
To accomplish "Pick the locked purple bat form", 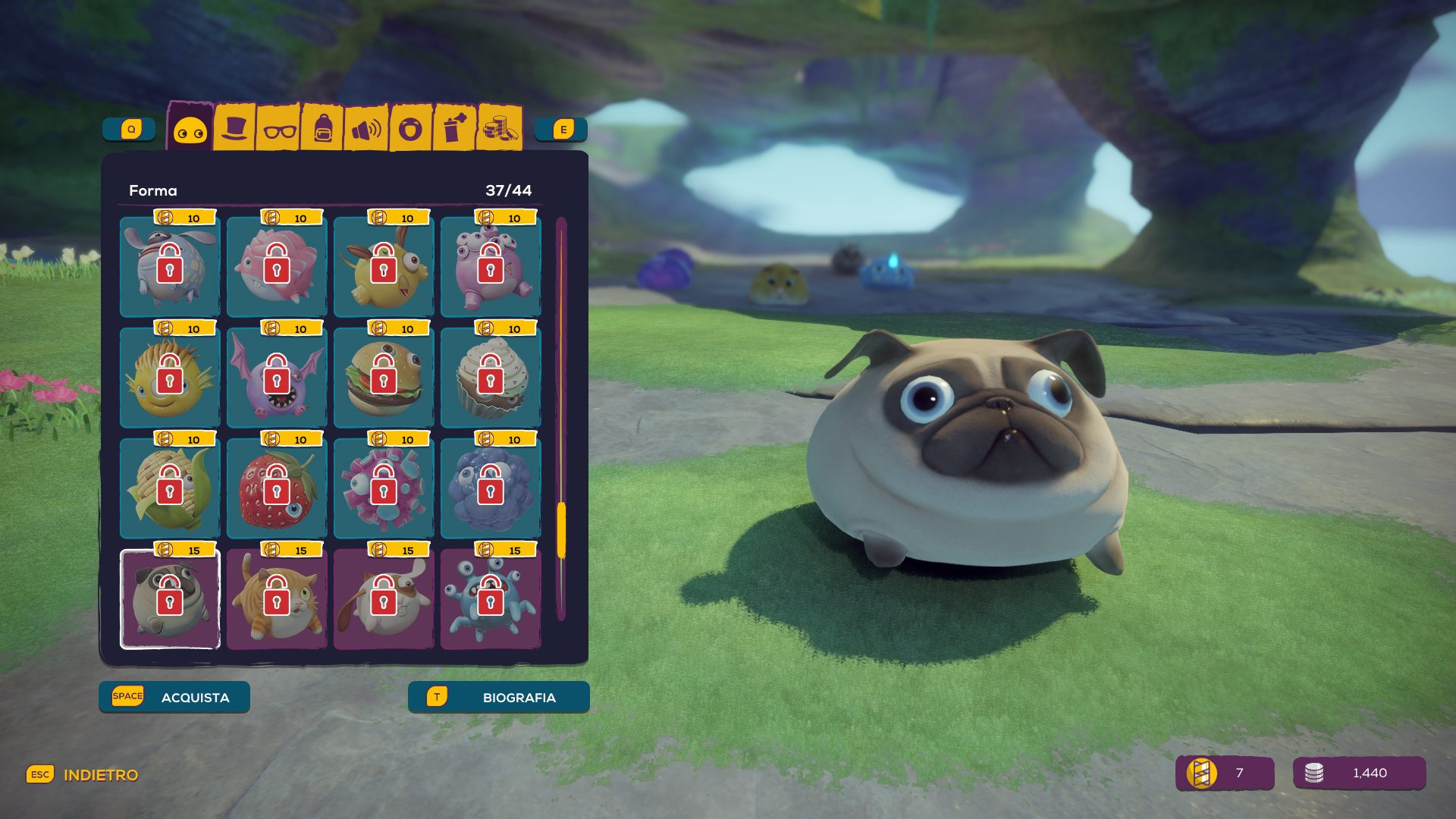I will (277, 378).
